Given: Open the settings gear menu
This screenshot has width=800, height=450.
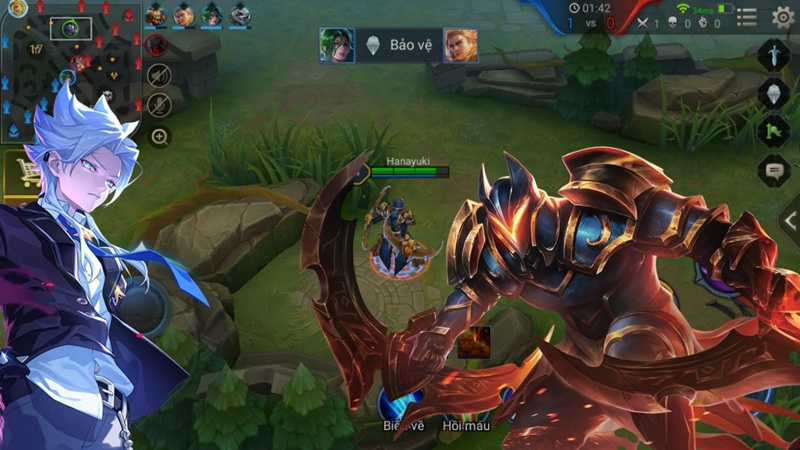Looking at the screenshot, I should tap(783, 17).
